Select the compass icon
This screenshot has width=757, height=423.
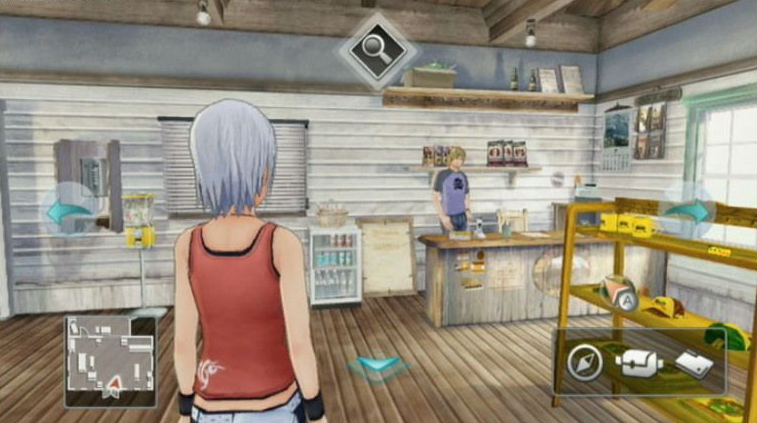[x=584, y=363]
